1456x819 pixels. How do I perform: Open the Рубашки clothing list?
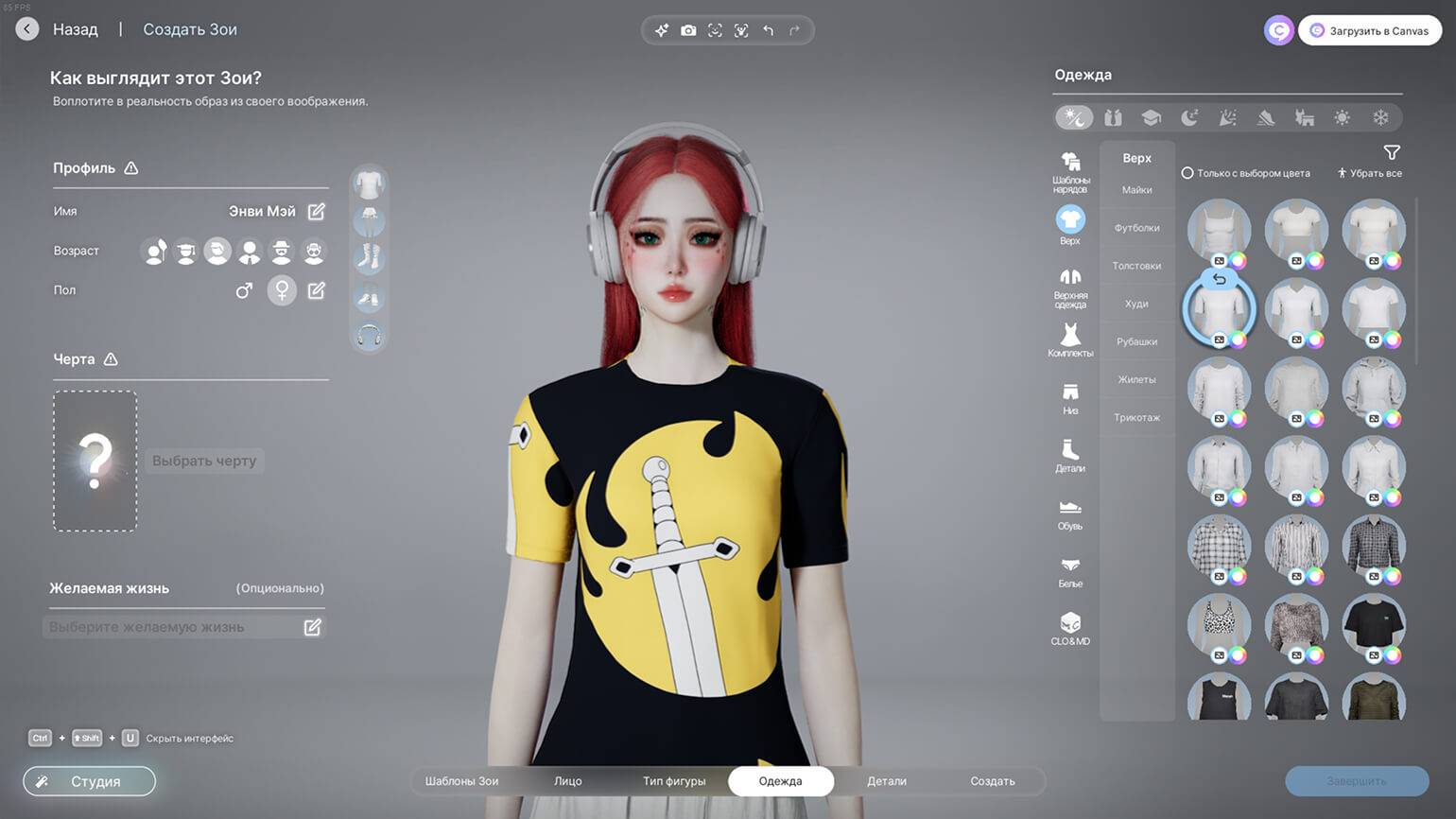pos(1136,341)
